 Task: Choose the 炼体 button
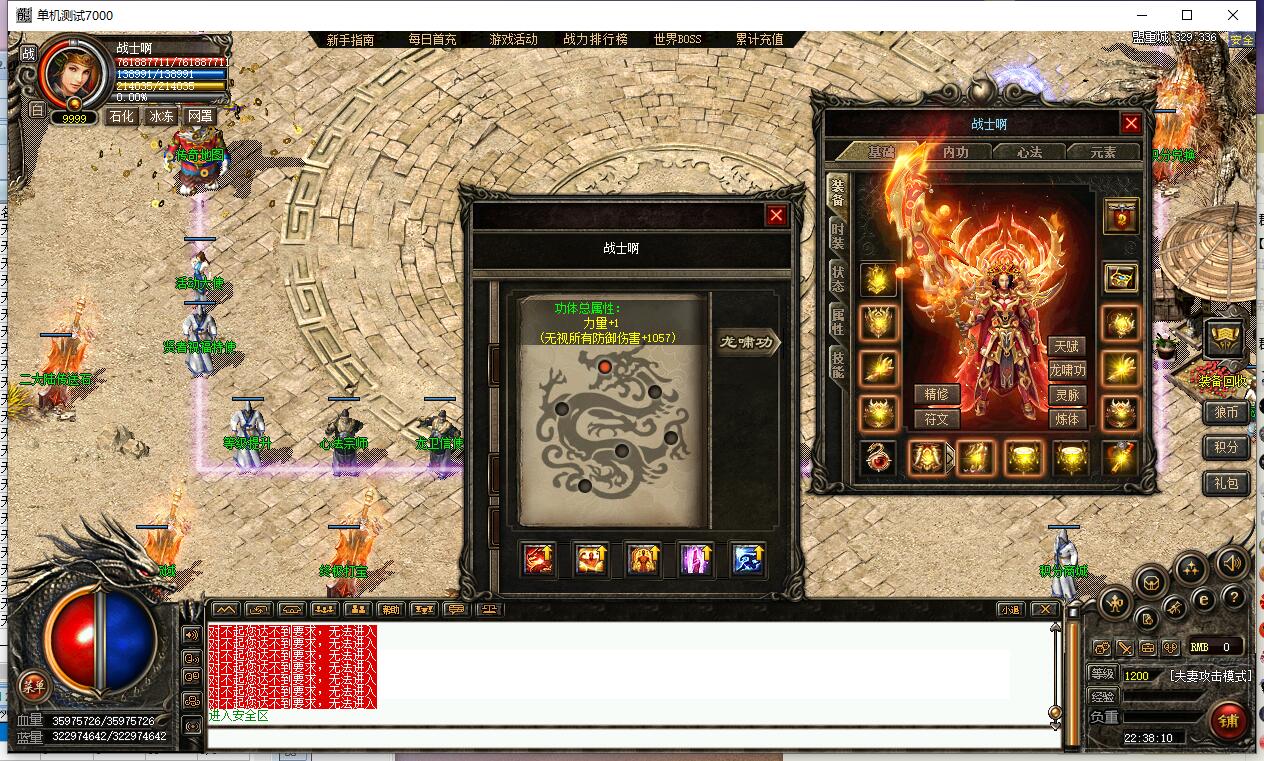coord(1067,419)
